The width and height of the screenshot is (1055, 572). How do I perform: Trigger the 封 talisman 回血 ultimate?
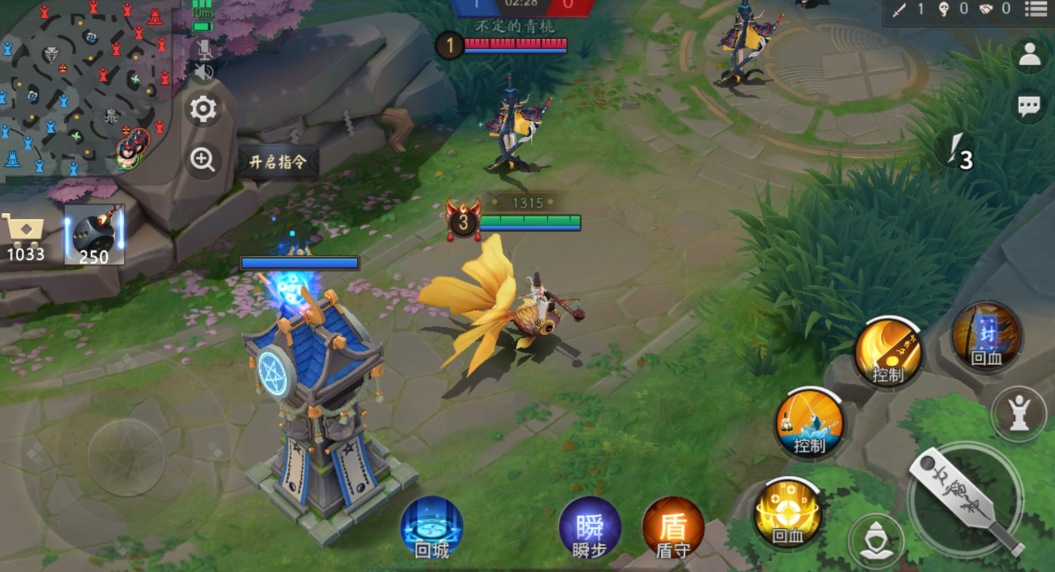(x=986, y=335)
